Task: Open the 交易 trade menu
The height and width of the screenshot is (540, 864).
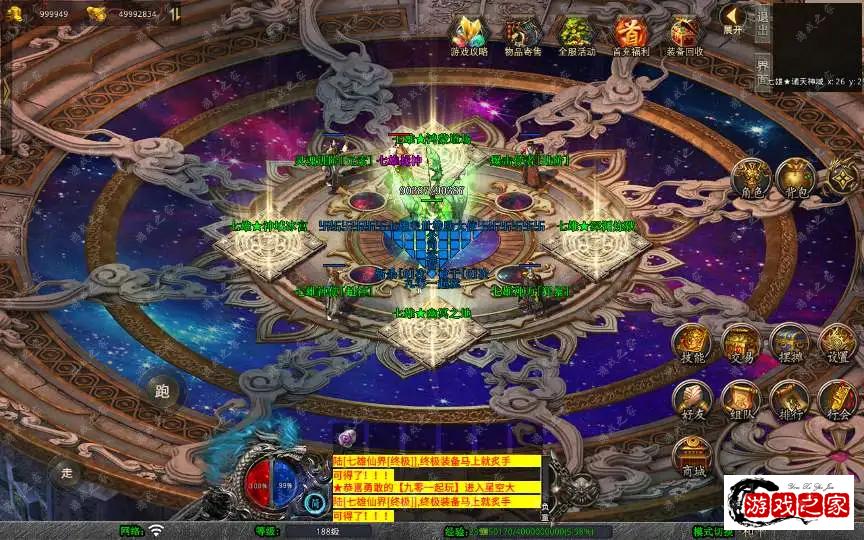Action: click(x=740, y=344)
